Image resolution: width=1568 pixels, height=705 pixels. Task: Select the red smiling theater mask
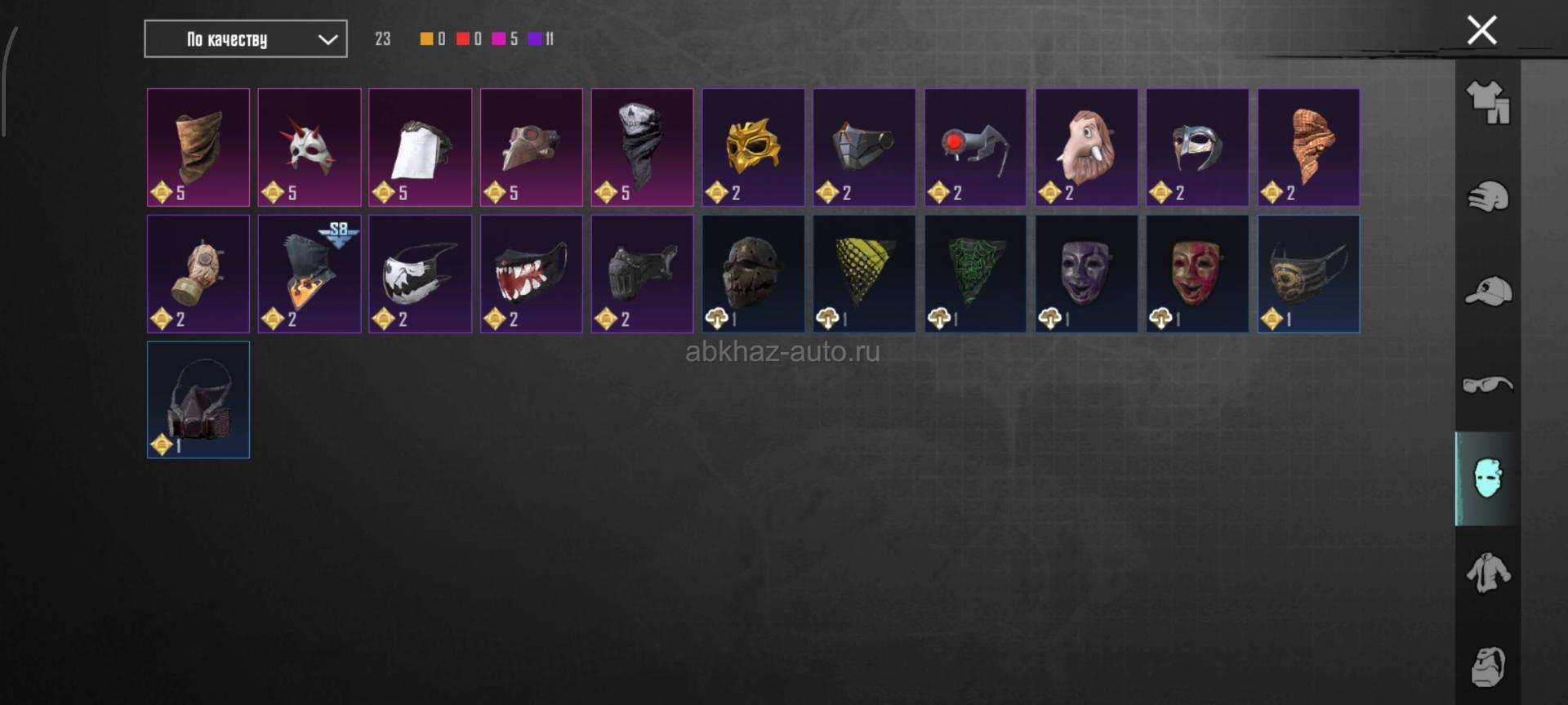(x=1197, y=274)
